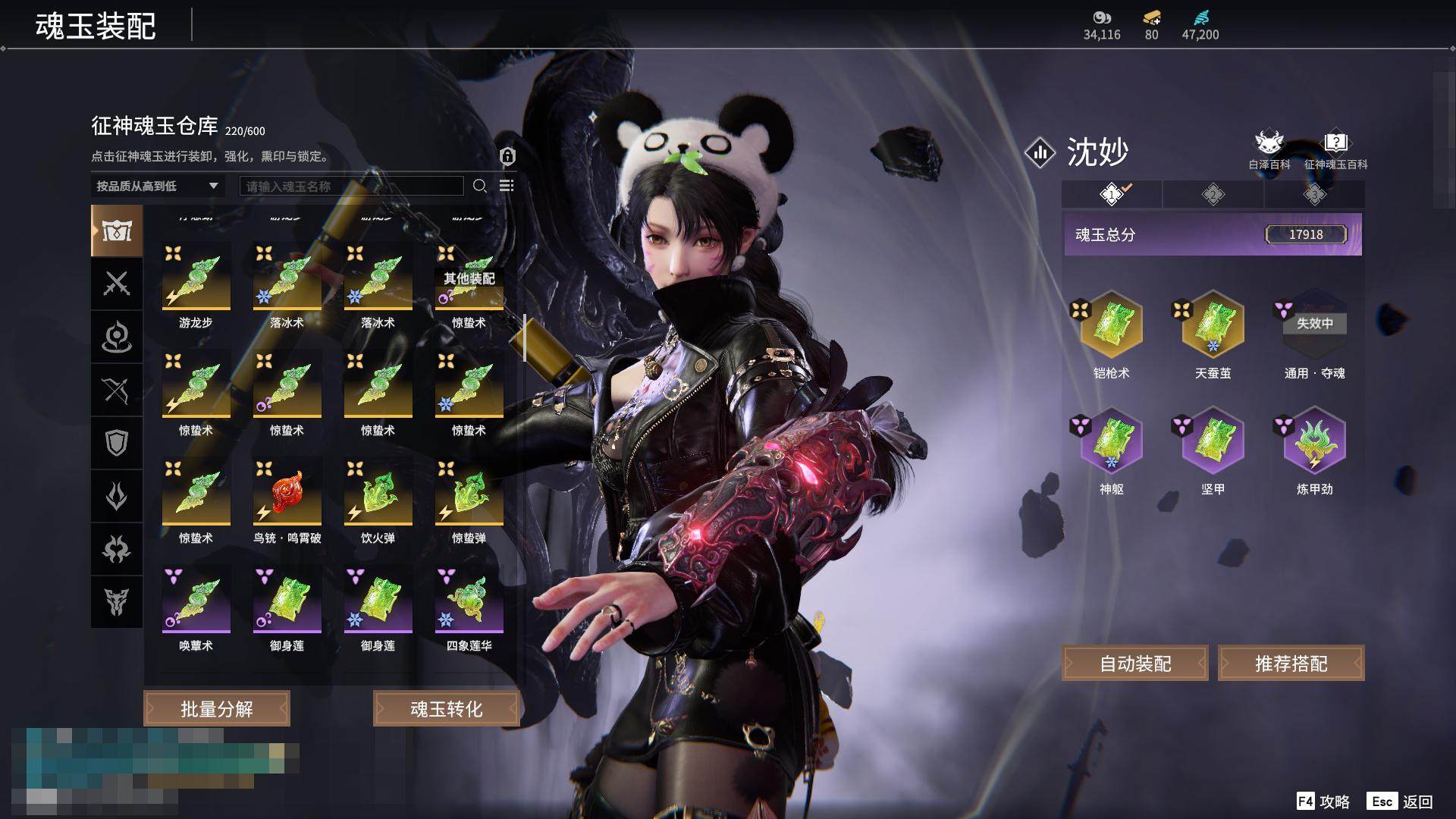Open the quality sort dropdown
The height and width of the screenshot is (819, 1456).
coord(157,186)
